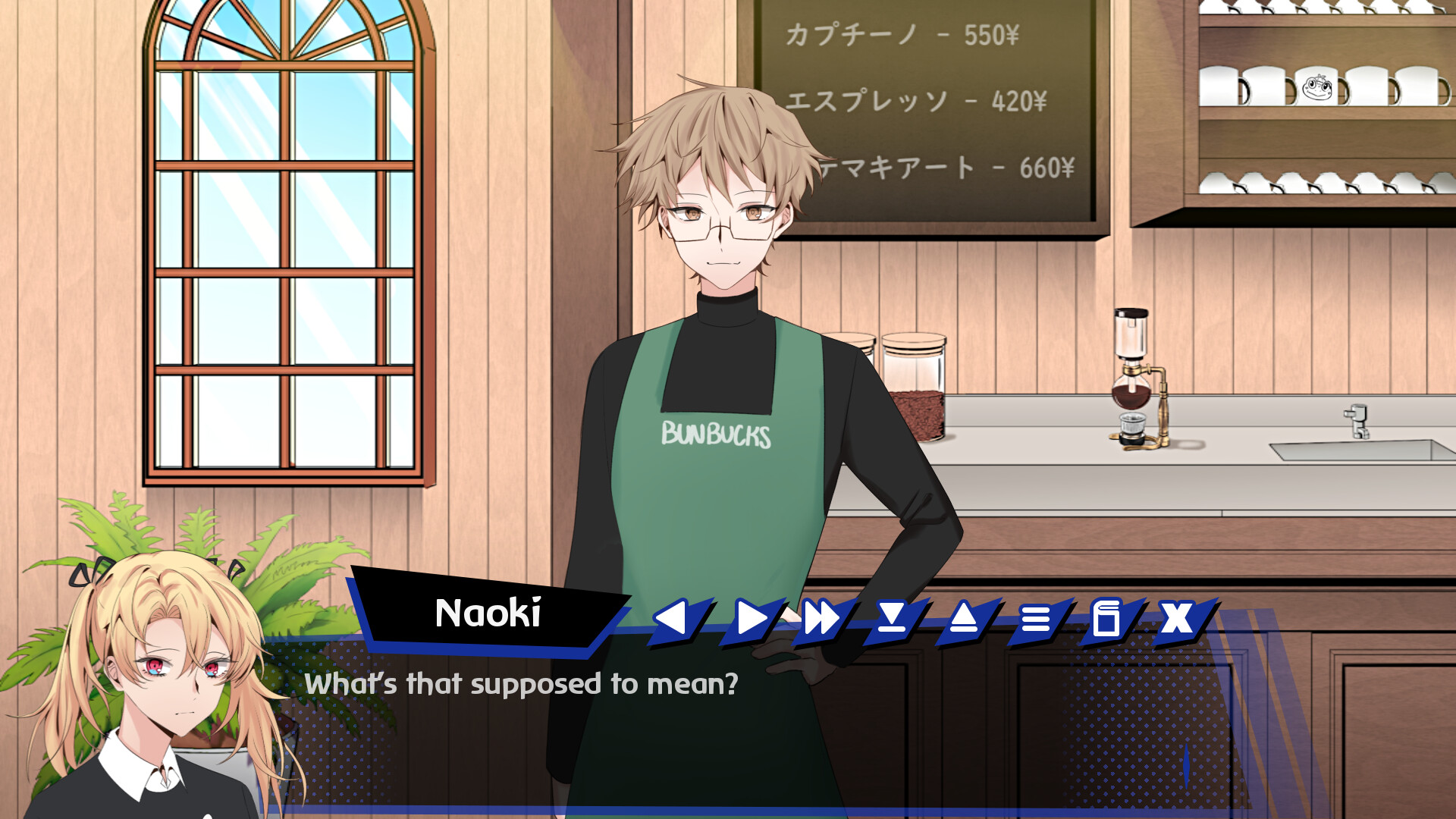
Task: Skip dialogue with the double arrow button
Action: pyautogui.click(x=821, y=619)
